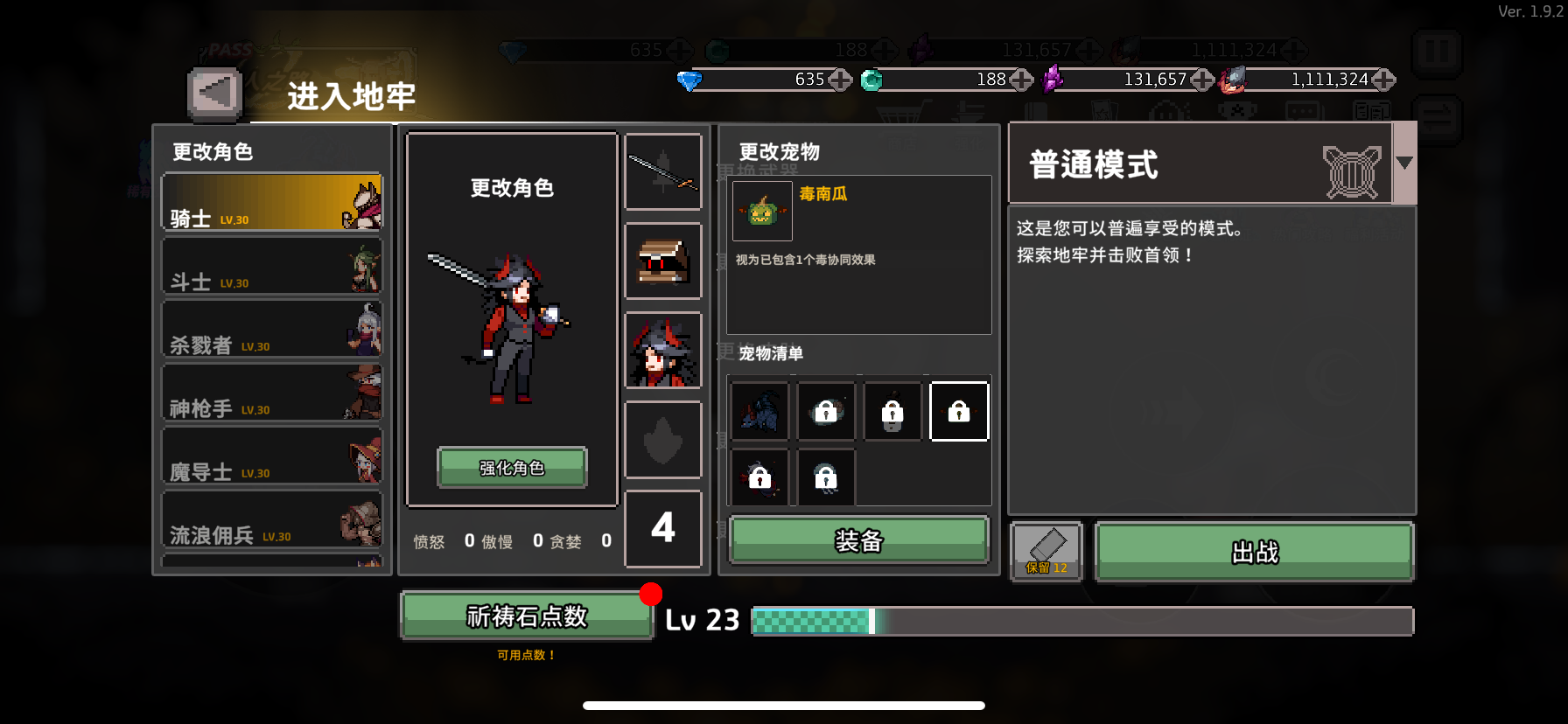This screenshot has width=1568, height=724.
Task: Expand the 普通模式 mode dropdown arrow
Action: tap(1405, 162)
